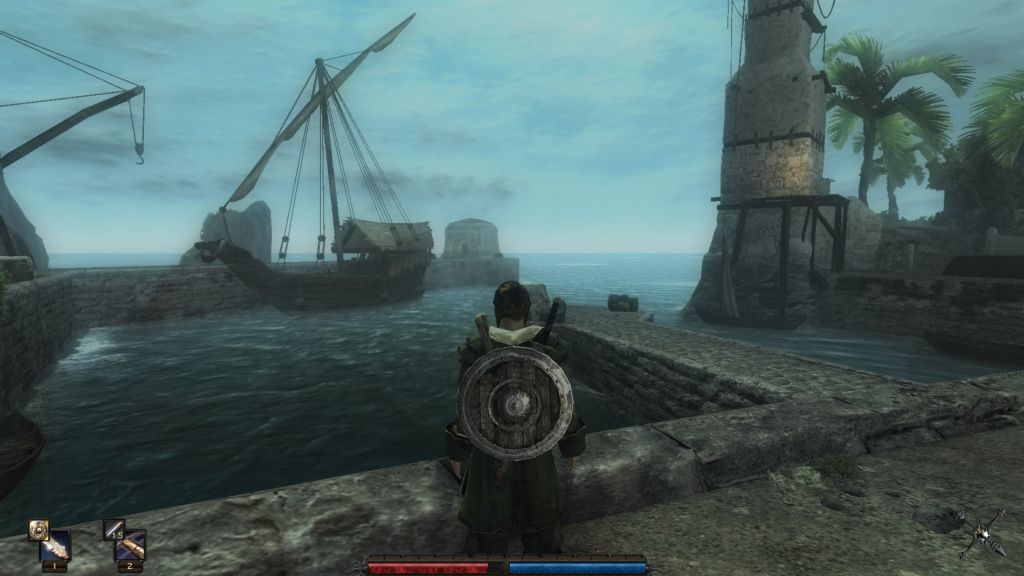Viewport: 1024px width, 576px height.
Task: Click the bolt ammunition icon
Action: pos(113,528)
